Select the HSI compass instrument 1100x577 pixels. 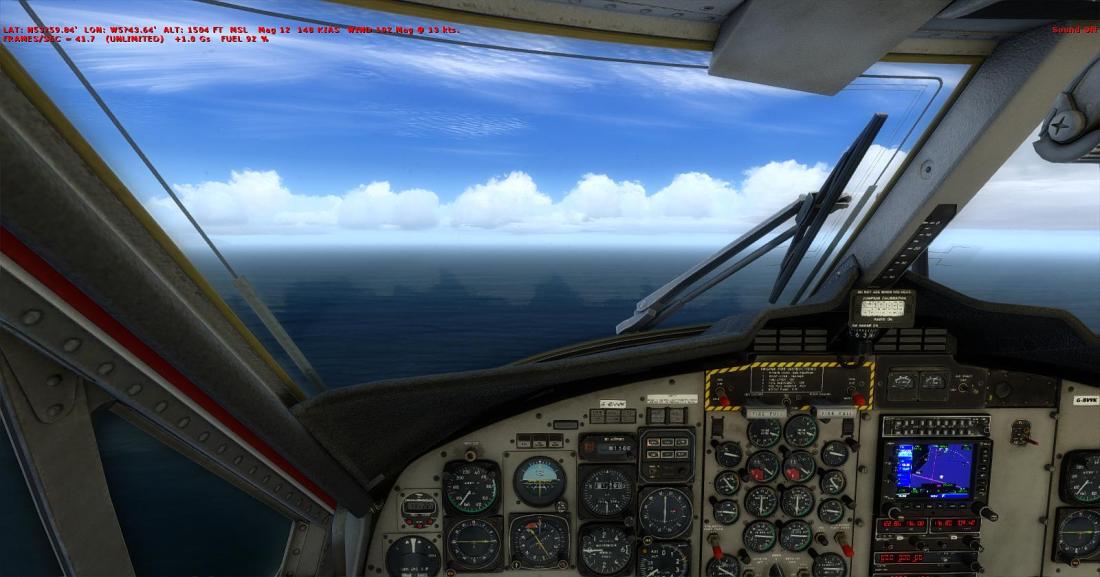tap(540, 540)
